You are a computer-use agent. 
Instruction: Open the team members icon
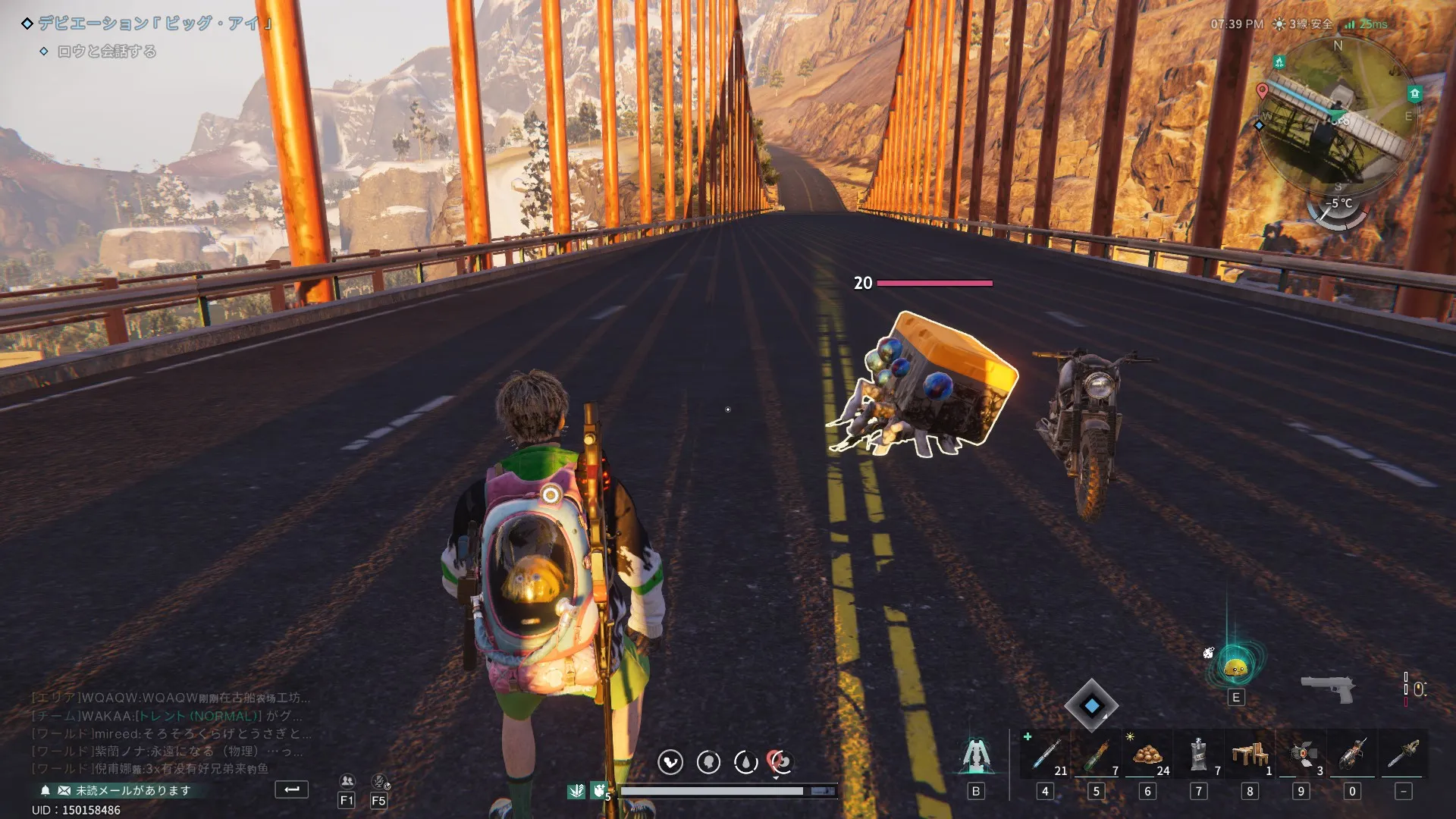point(347,781)
